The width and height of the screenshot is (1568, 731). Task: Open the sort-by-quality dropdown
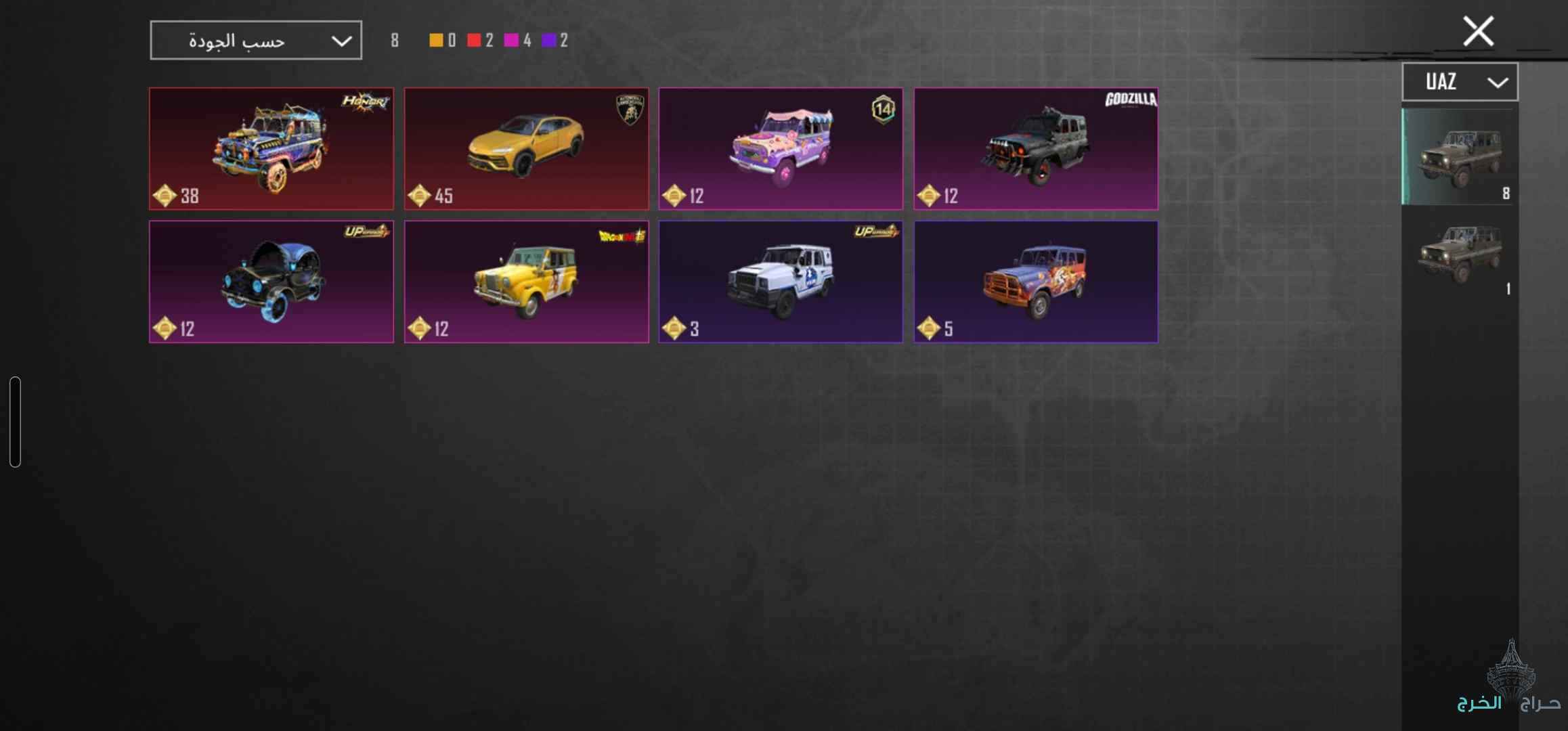tap(256, 41)
